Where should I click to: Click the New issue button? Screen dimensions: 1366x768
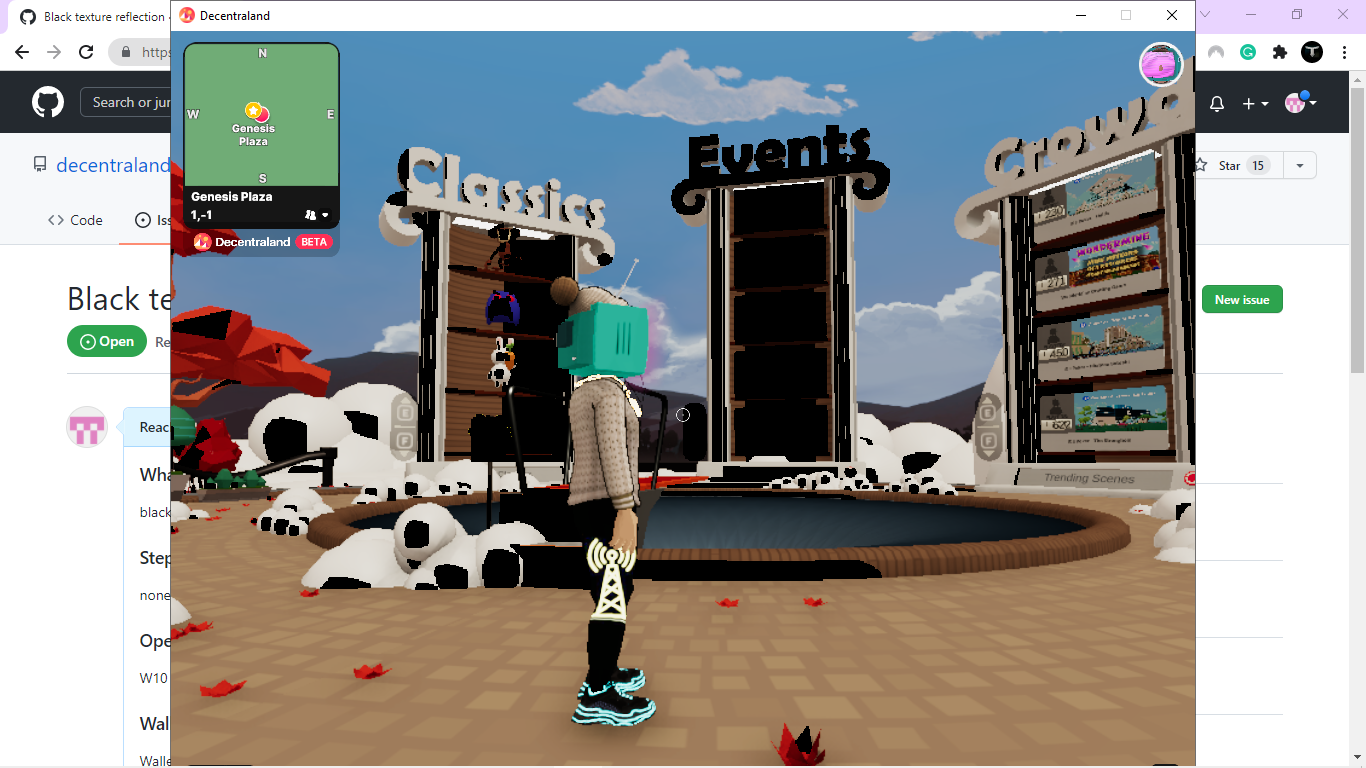(x=1242, y=299)
